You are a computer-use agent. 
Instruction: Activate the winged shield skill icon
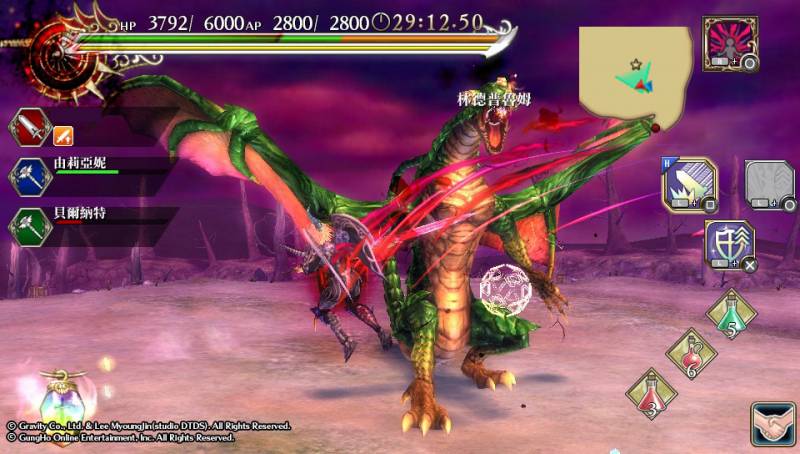[x=729, y=245]
